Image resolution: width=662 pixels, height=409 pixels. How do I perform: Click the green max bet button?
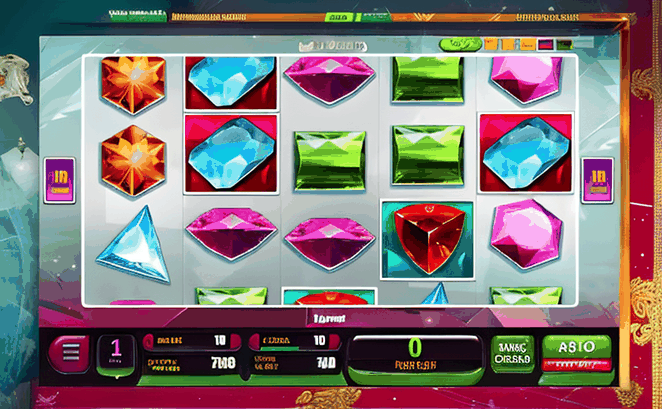(512, 353)
